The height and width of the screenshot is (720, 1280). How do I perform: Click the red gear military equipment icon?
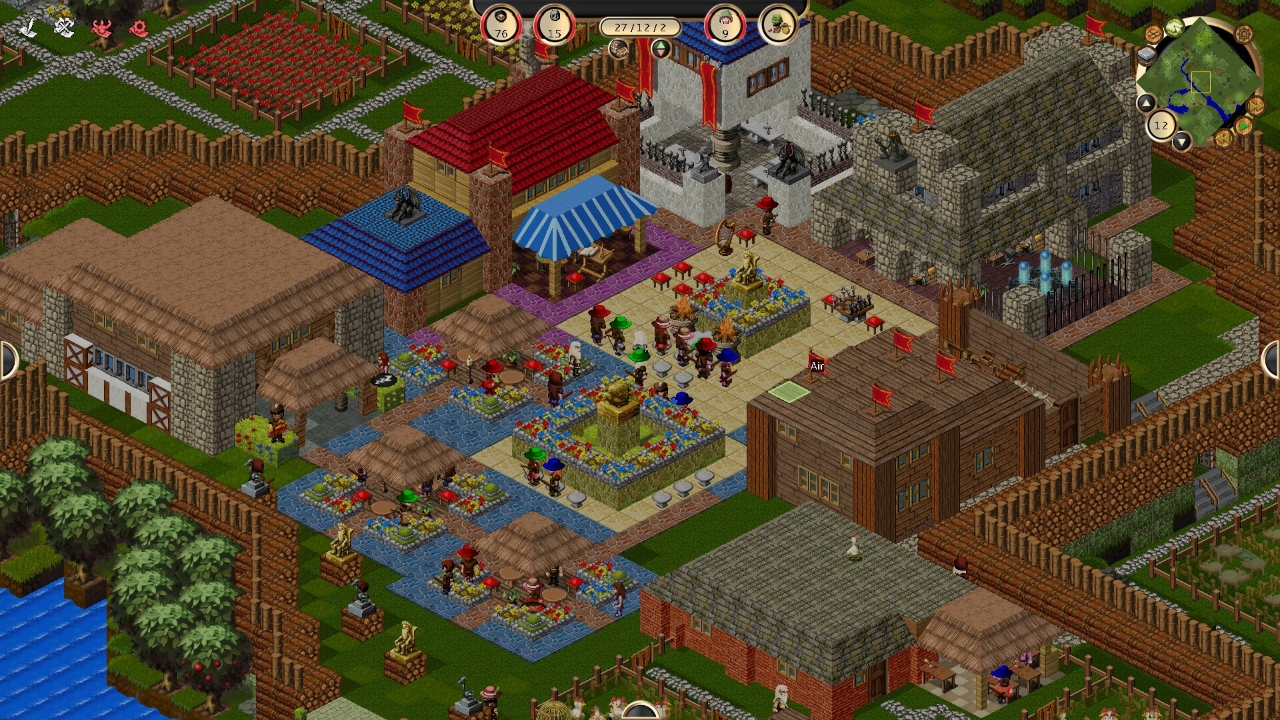139,27
